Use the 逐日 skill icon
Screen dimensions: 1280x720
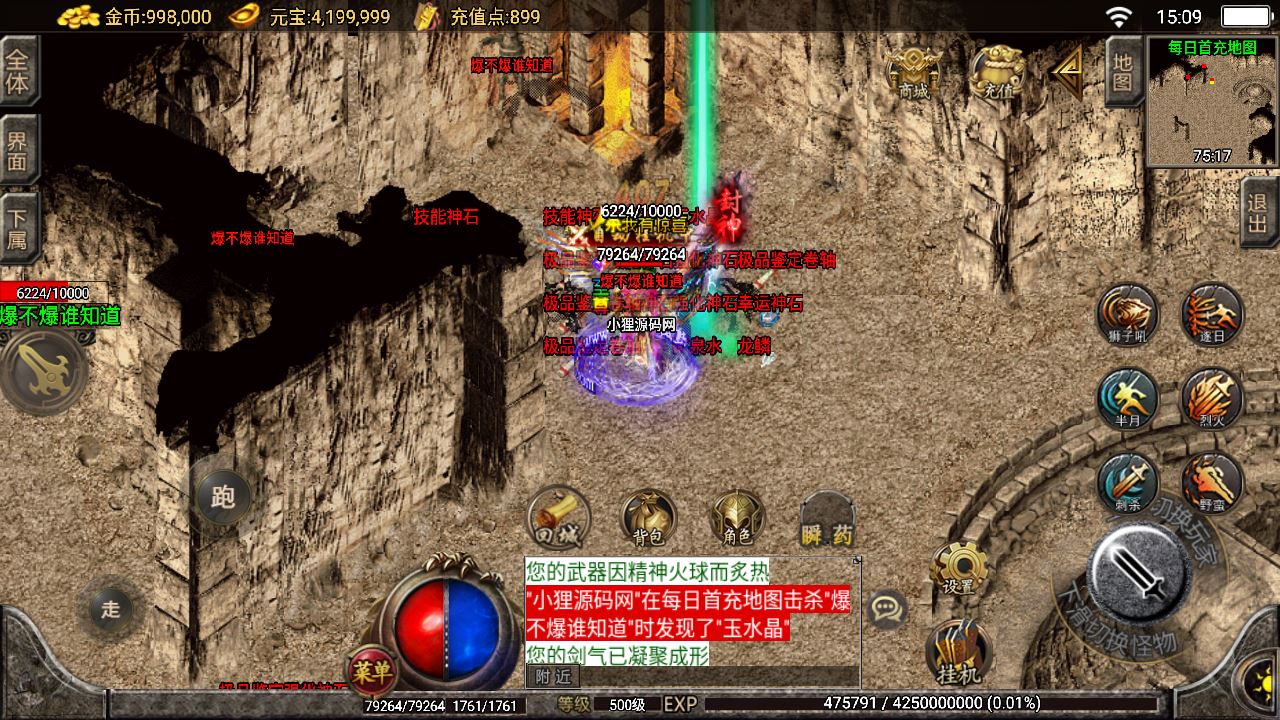point(1212,314)
